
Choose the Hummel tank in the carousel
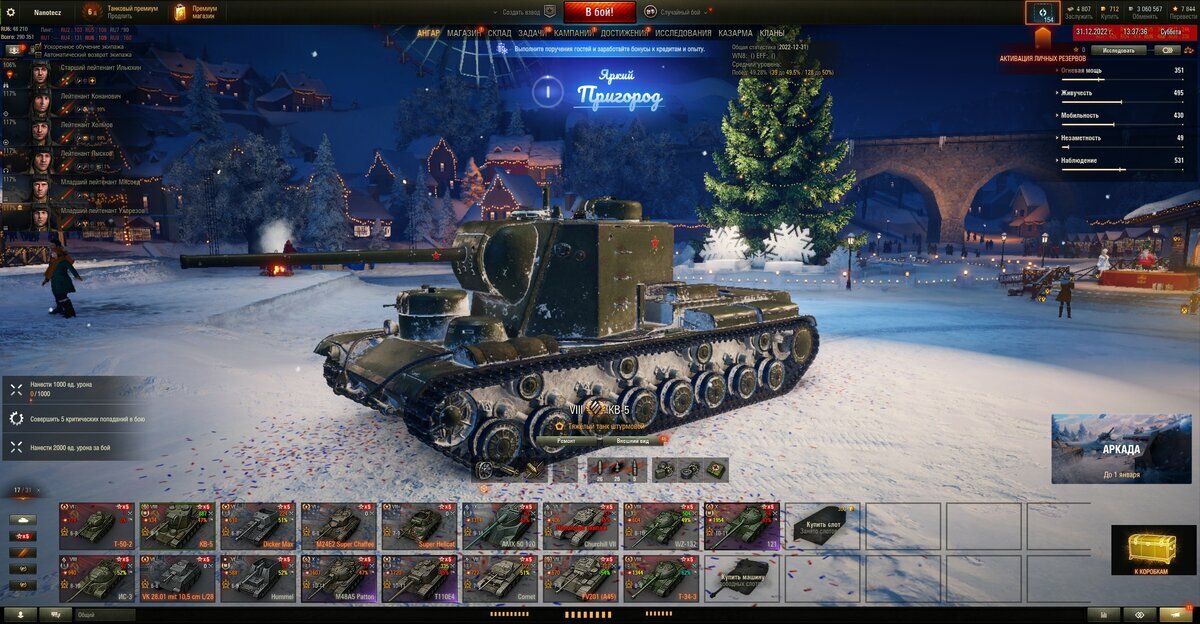click(258, 580)
